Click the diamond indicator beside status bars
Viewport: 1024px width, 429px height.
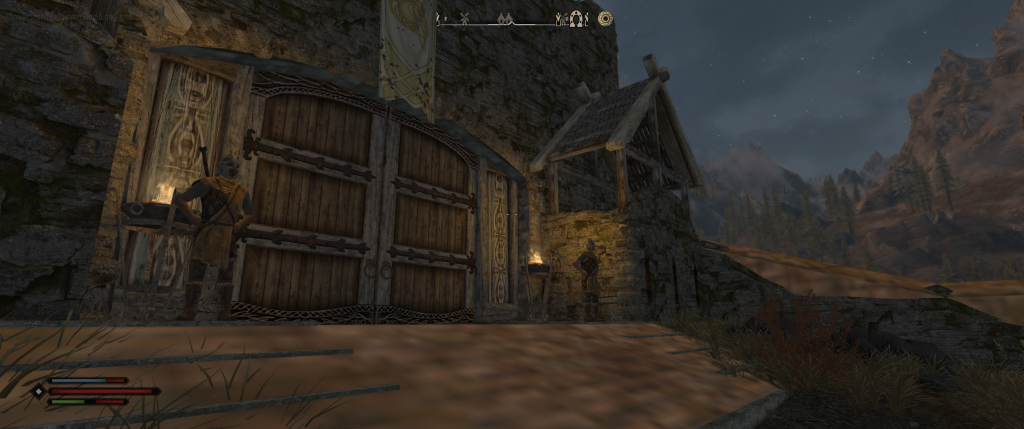tap(39, 391)
